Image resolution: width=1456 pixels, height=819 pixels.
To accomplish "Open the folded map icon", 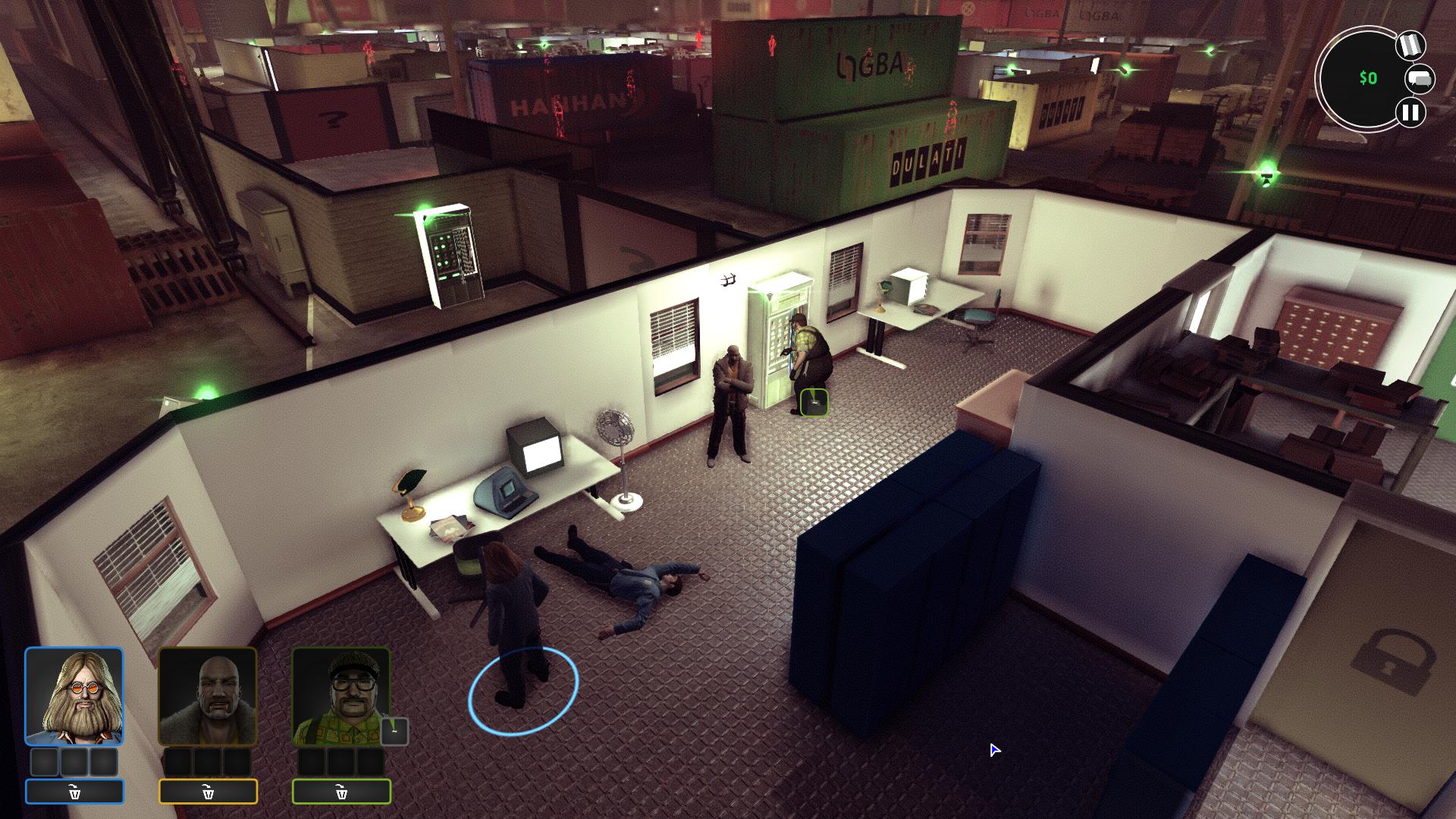I will point(1410,45).
